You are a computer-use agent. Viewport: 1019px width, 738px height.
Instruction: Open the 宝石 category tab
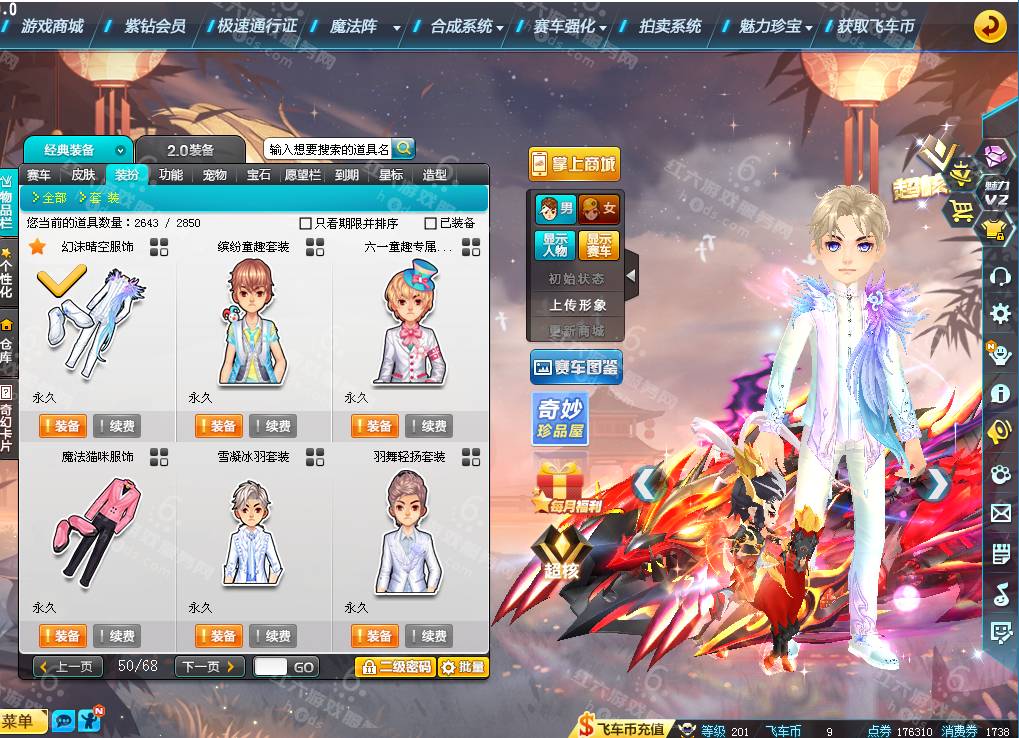(259, 175)
